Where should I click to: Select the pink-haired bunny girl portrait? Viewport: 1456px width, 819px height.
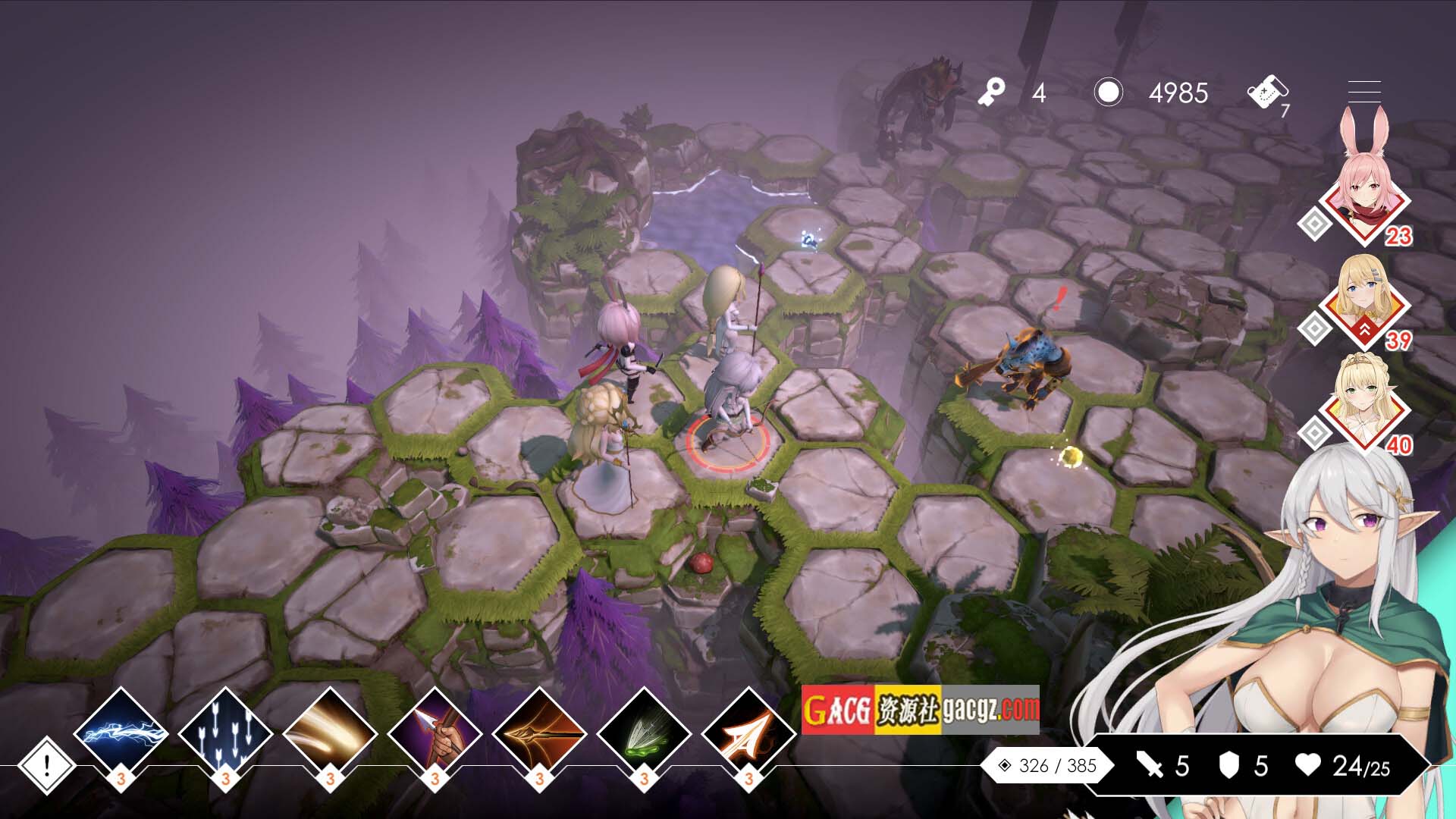(x=1365, y=193)
